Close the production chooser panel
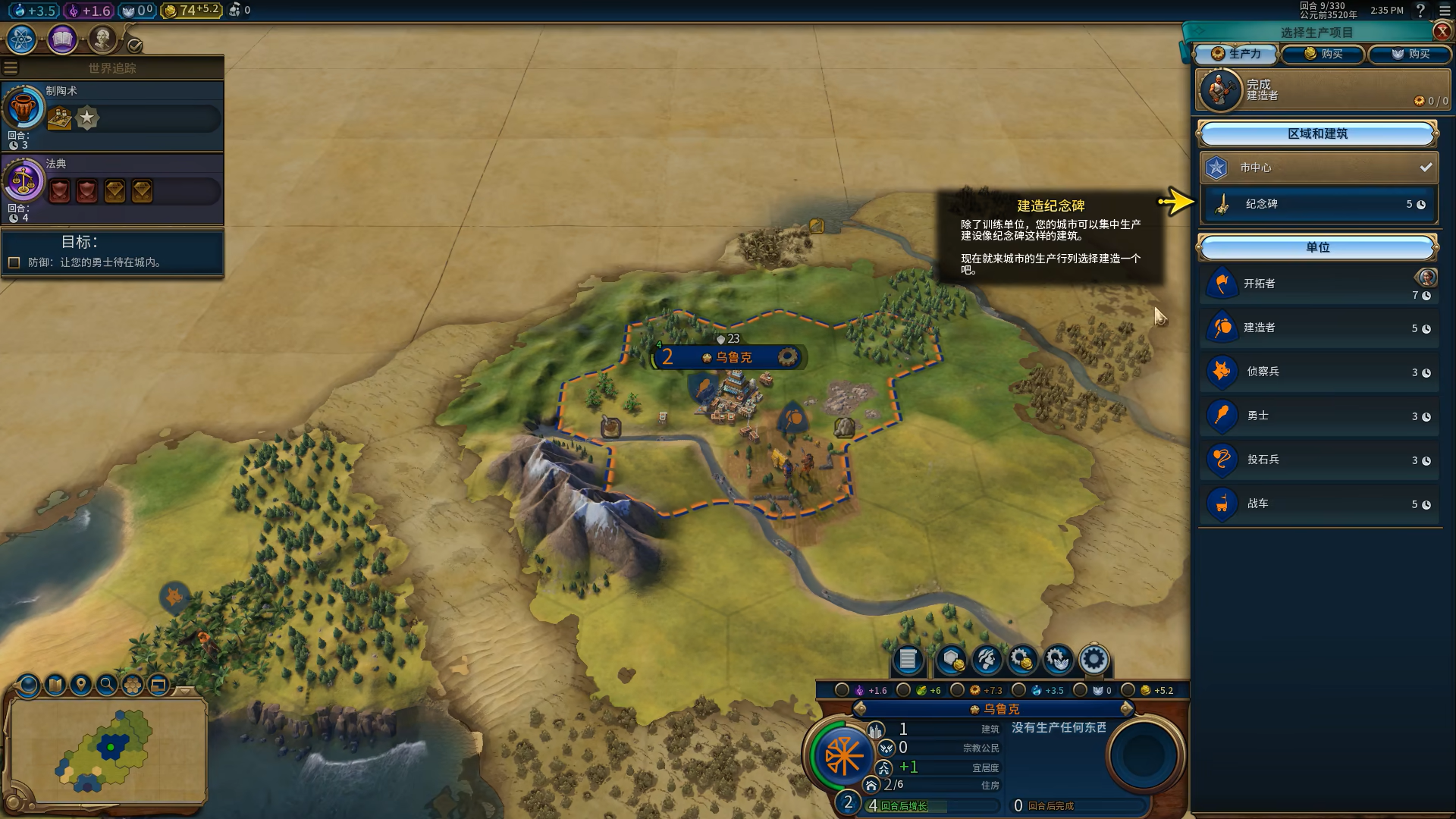This screenshot has height=819, width=1456. 1442,31
